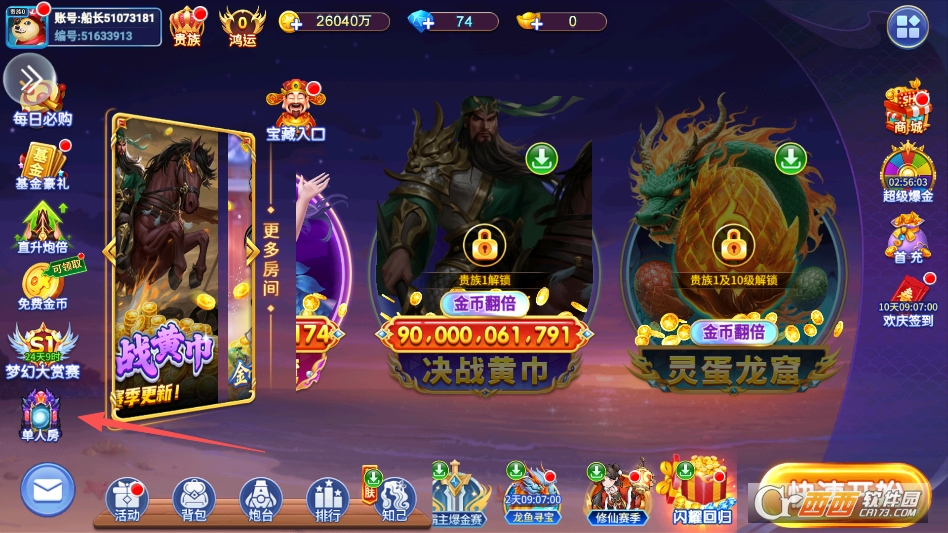948x533 pixels.
Task: Open the grid menu button
Action: click(x=908, y=27)
